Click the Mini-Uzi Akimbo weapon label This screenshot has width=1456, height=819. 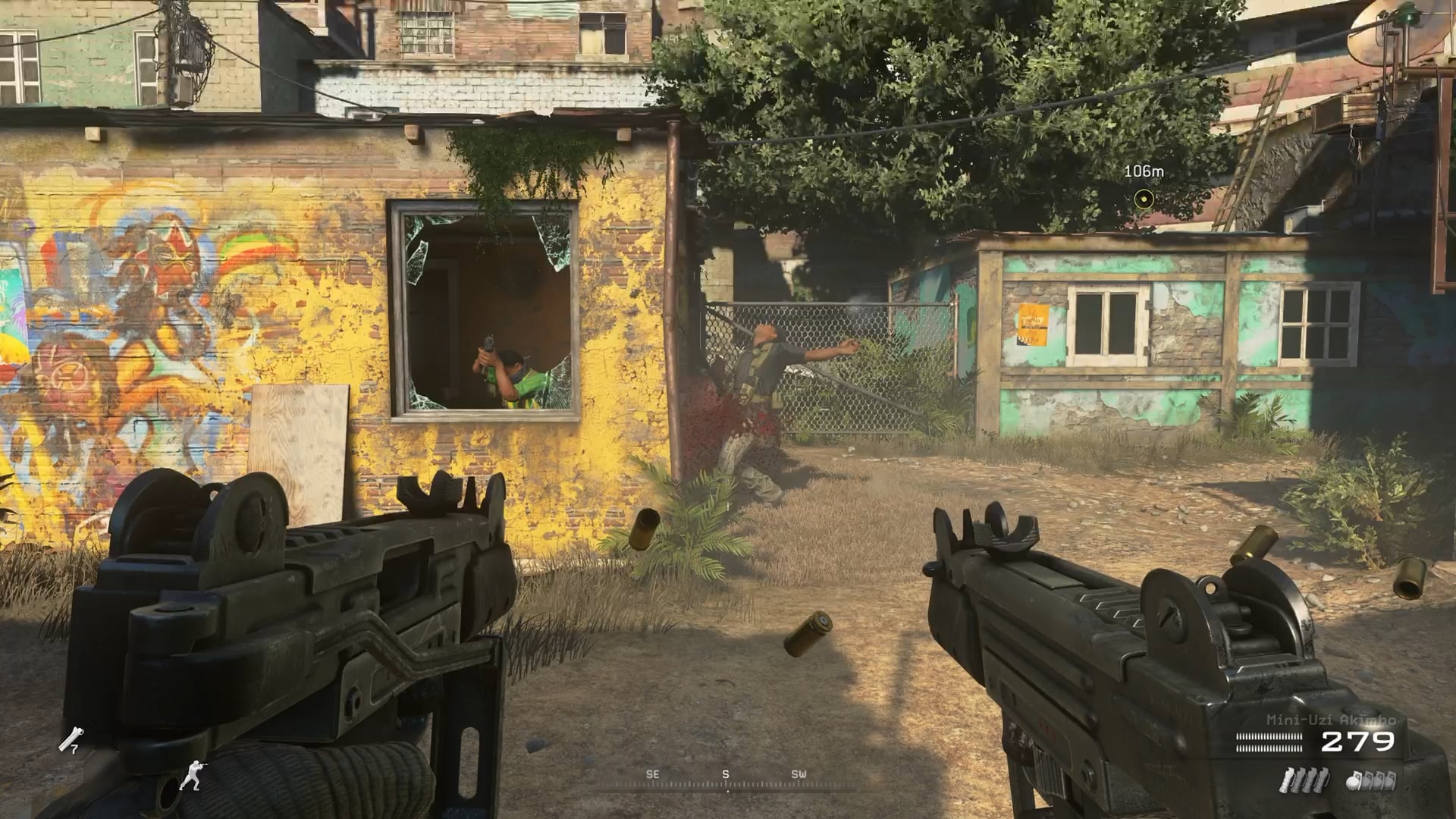(x=1331, y=720)
